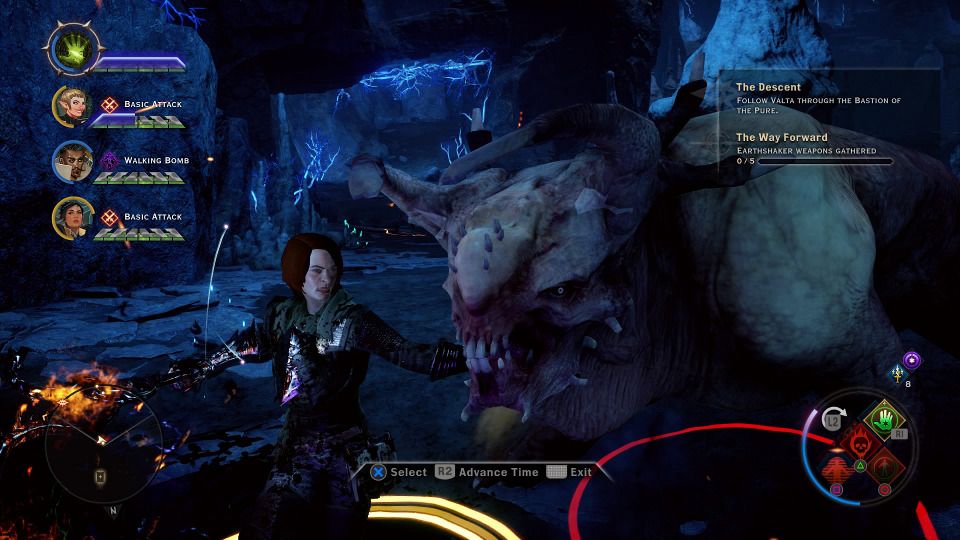Use the flaming skull ability
The width and height of the screenshot is (960, 540).
point(859,443)
